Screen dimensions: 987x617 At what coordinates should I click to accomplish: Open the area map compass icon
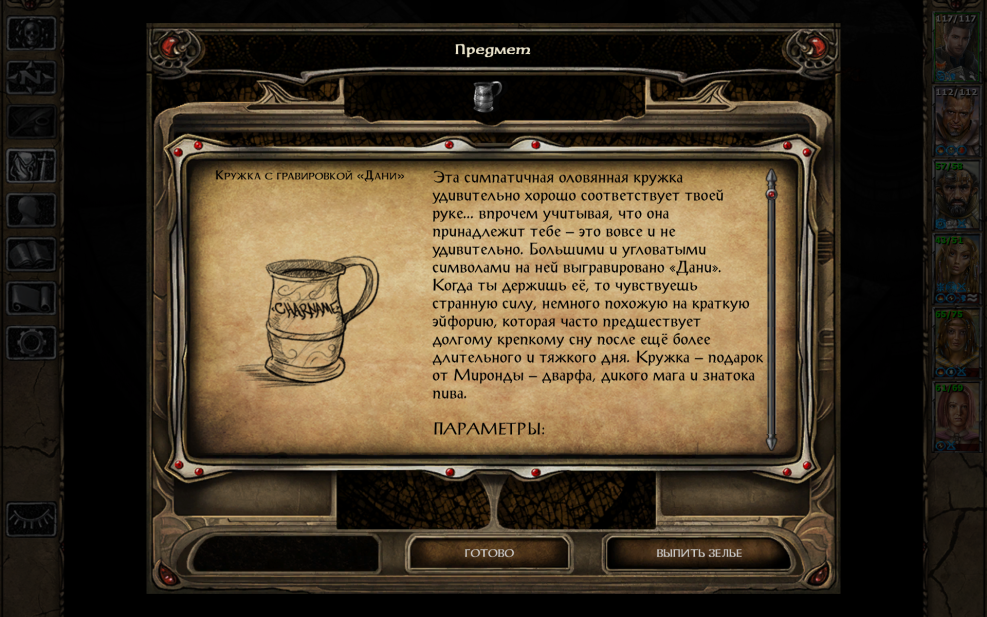31,77
